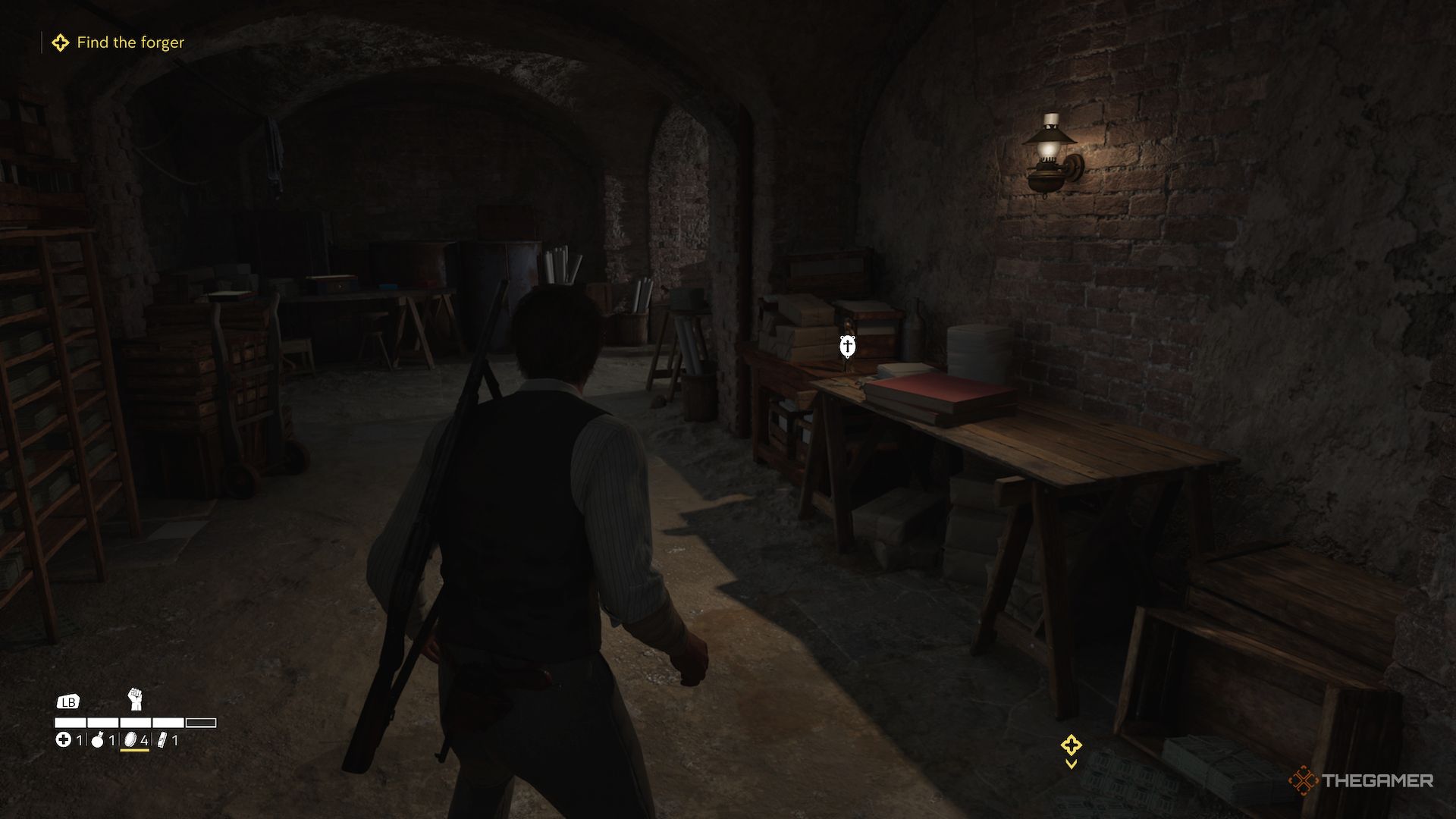Click the filled health bar segment

[70, 723]
